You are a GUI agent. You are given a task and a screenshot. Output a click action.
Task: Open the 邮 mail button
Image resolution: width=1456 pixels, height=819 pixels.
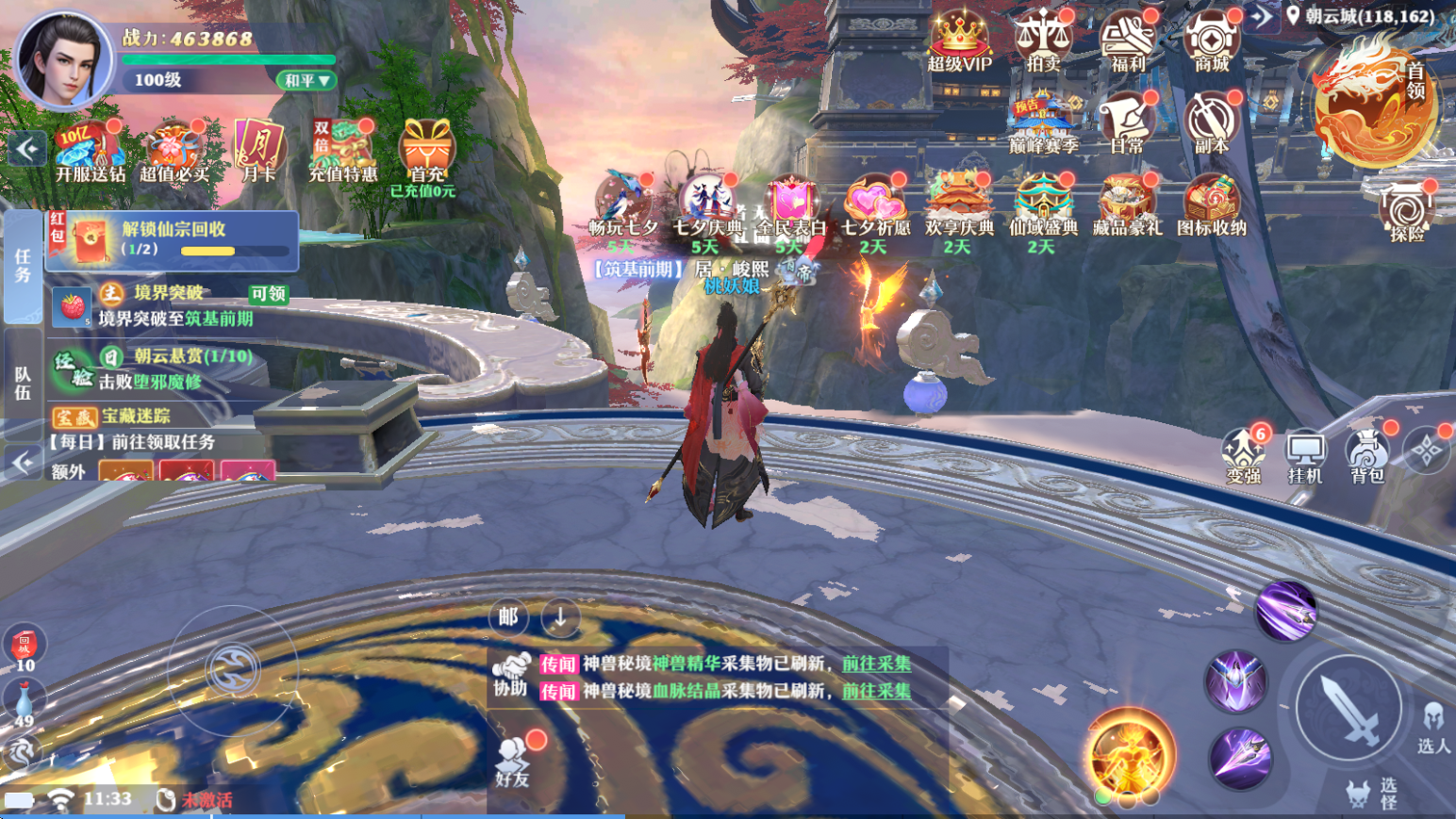tap(508, 617)
